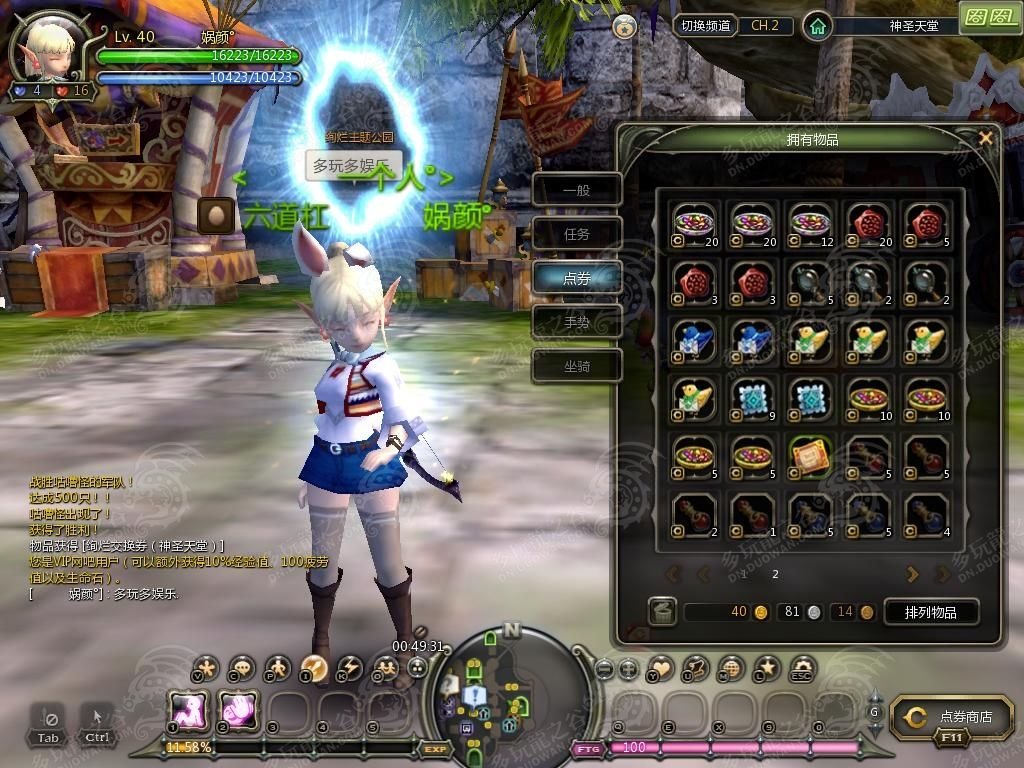Click the heart icon in the bottom menu

coord(661,667)
